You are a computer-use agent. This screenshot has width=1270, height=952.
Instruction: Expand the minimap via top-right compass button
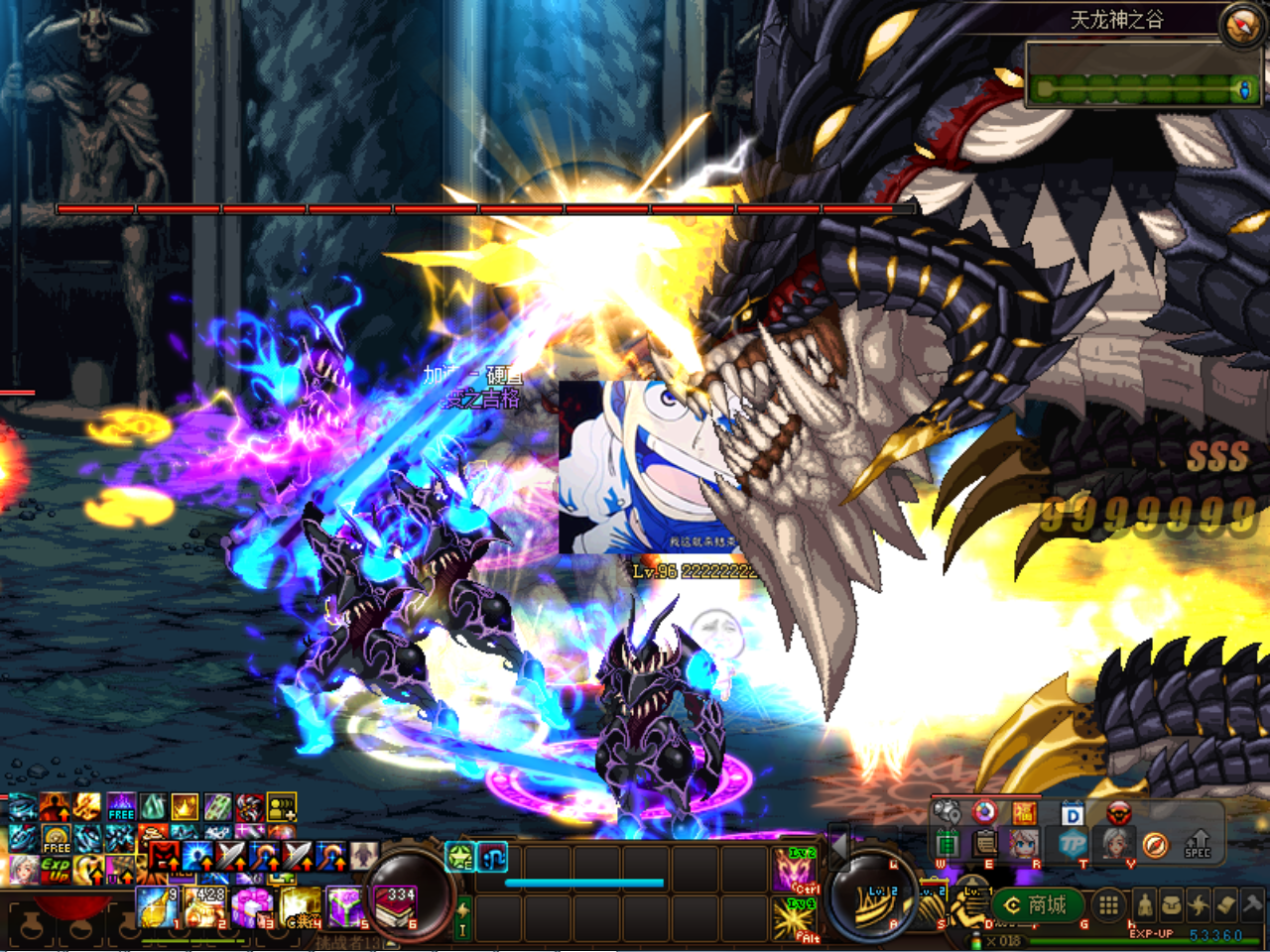point(1238,28)
